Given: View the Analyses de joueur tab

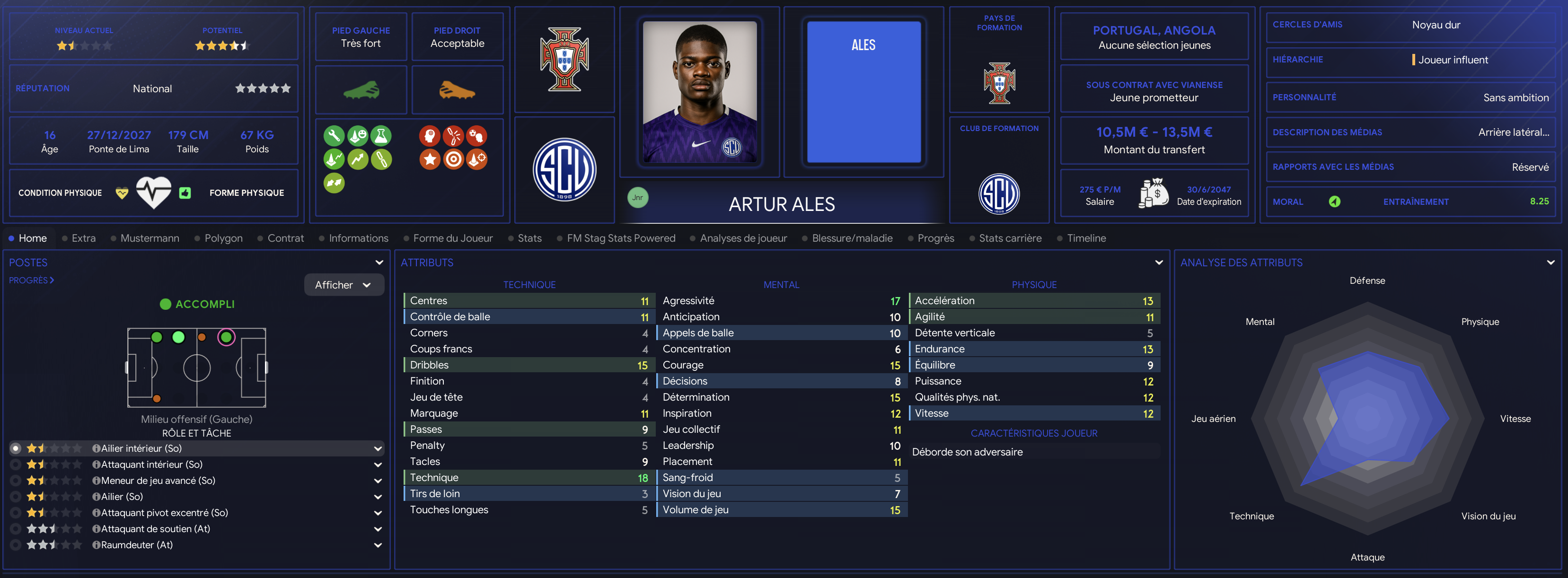Looking at the screenshot, I should tap(743, 238).
